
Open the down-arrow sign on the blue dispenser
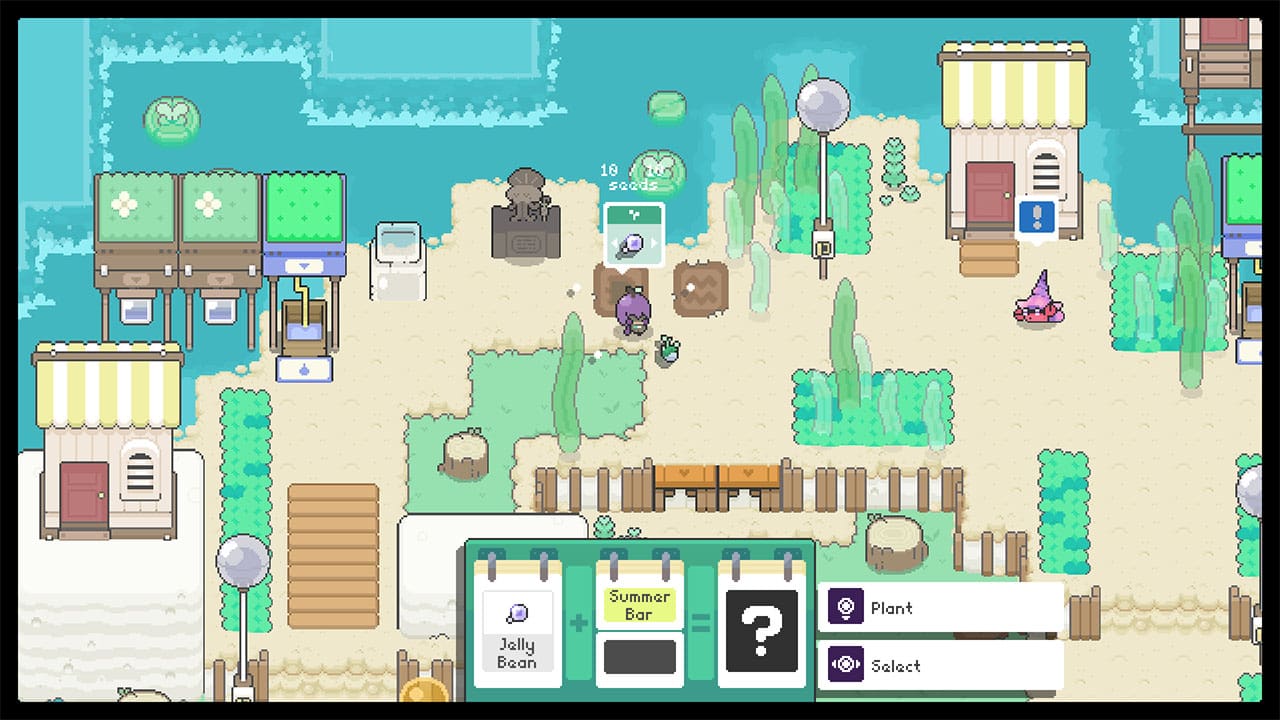pyautogui.click(x=303, y=264)
